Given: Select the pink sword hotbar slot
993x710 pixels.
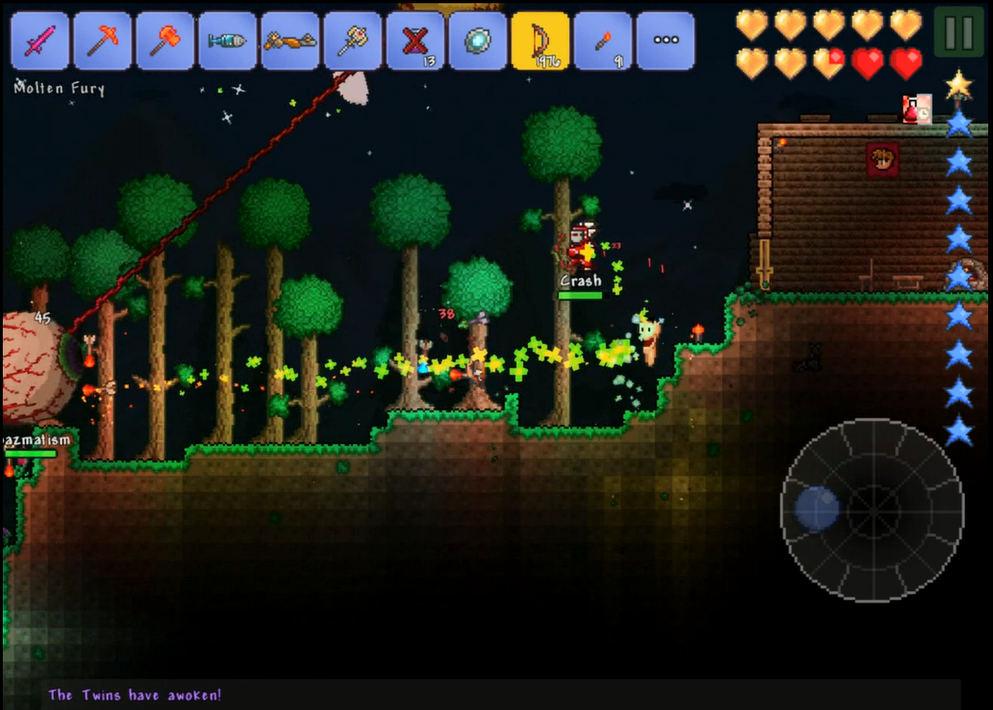Looking at the screenshot, I should [x=41, y=41].
